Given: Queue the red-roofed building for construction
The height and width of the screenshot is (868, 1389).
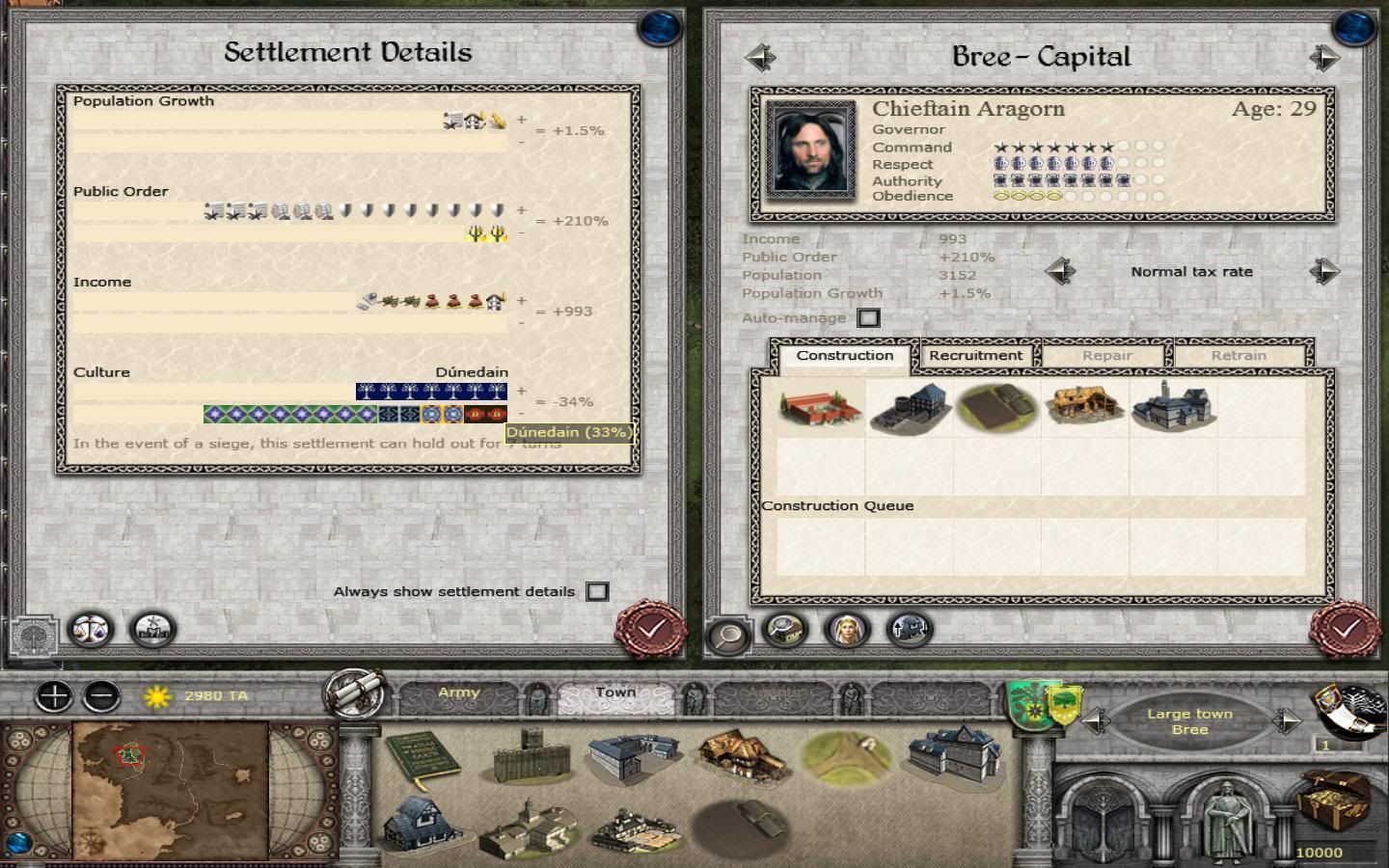Looking at the screenshot, I should 821,406.
